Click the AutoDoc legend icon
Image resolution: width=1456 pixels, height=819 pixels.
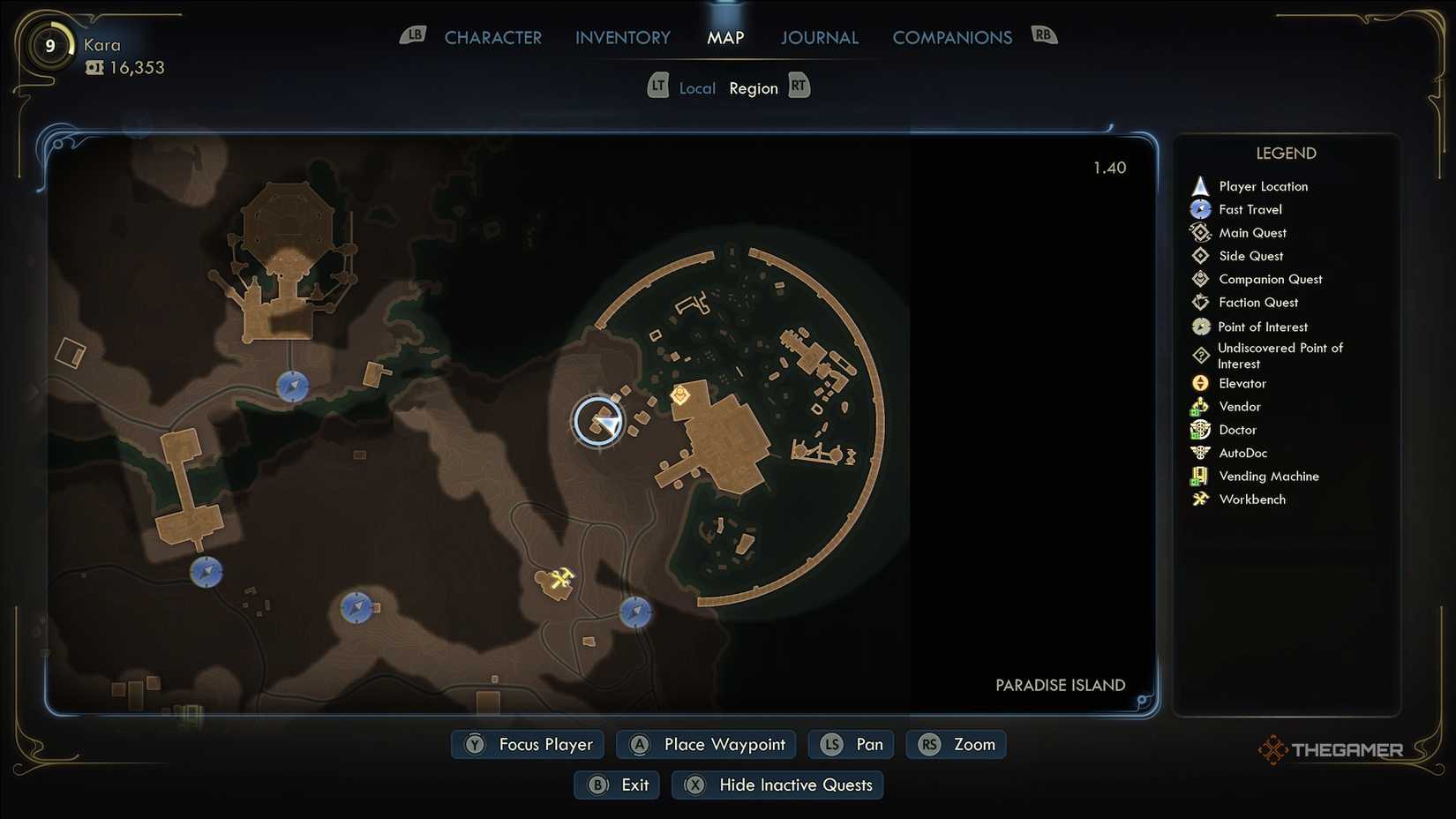pos(1200,453)
